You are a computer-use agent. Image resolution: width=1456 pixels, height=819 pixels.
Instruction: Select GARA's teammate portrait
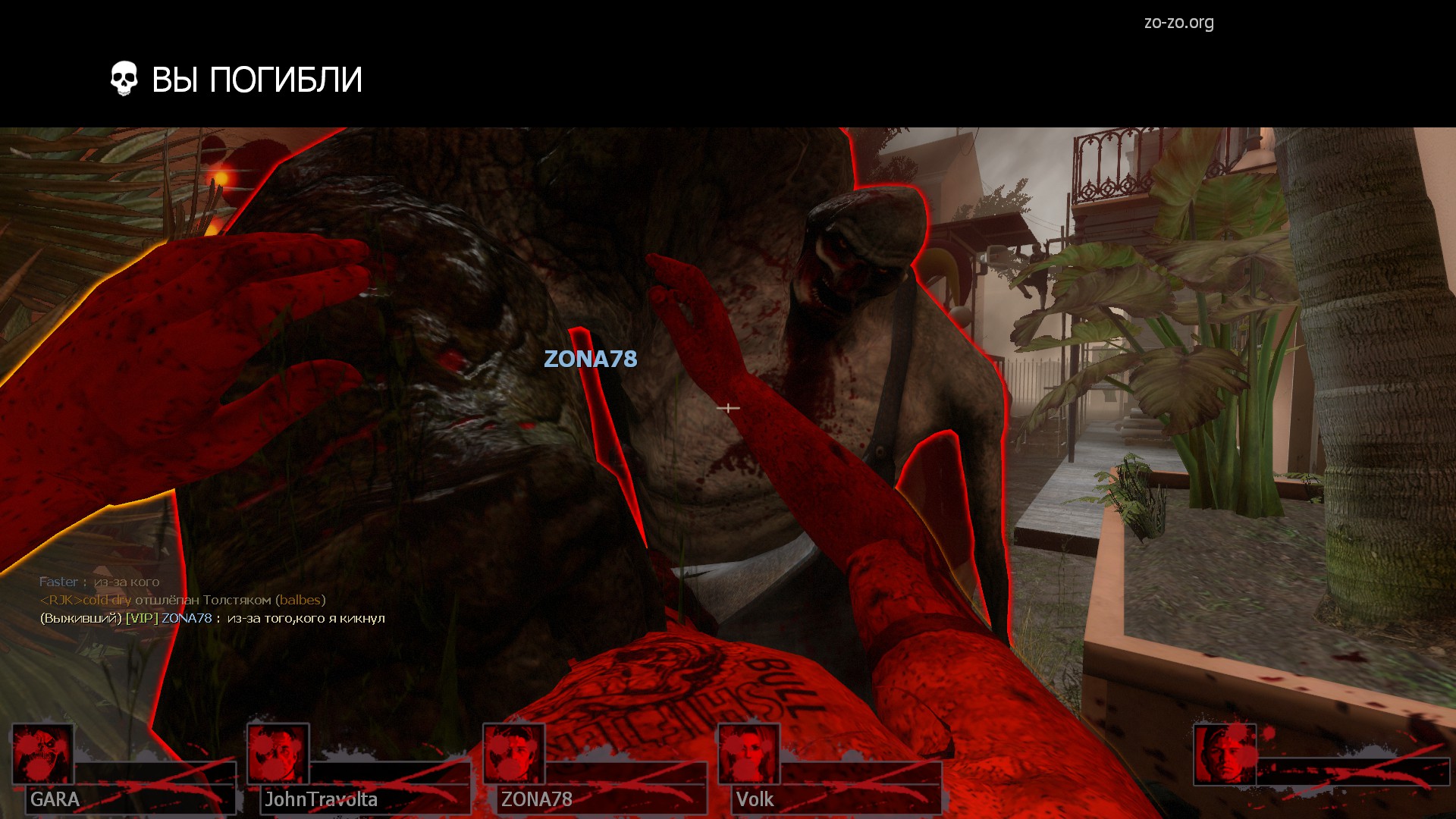pyautogui.click(x=42, y=754)
